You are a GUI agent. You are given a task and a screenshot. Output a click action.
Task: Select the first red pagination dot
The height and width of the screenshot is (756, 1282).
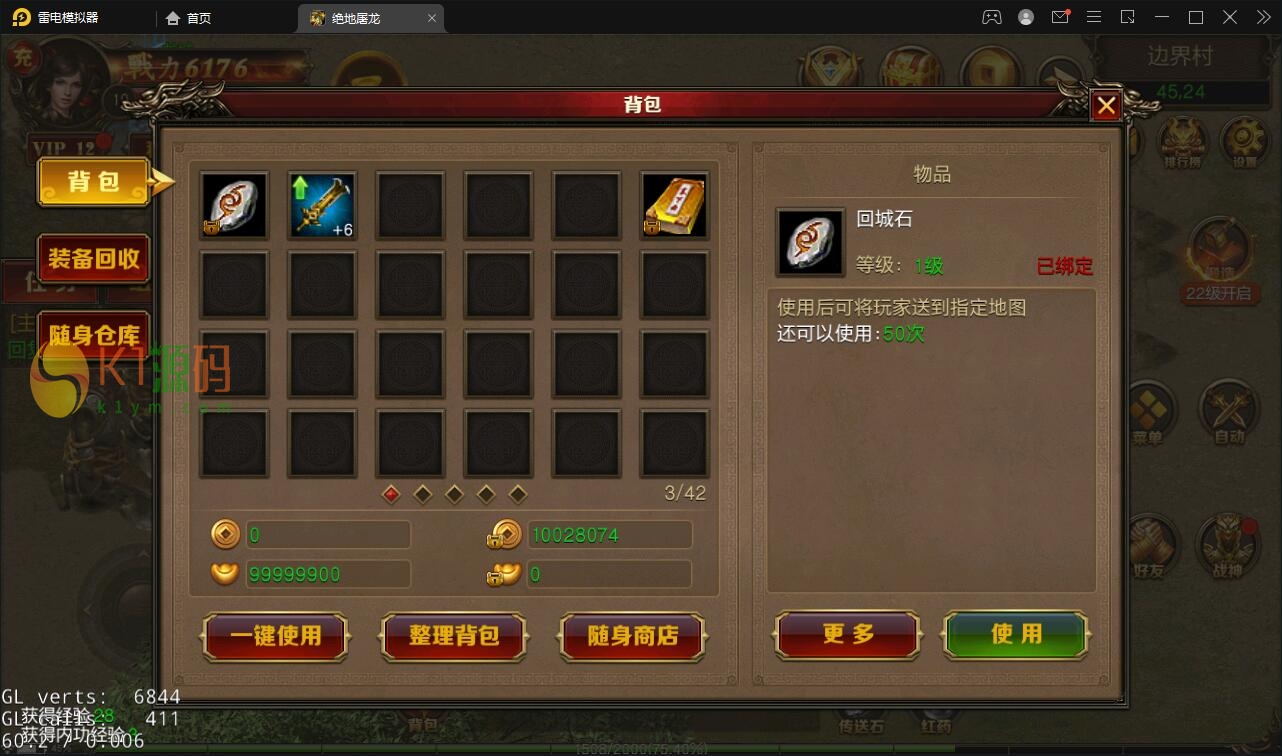[x=390, y=494]
